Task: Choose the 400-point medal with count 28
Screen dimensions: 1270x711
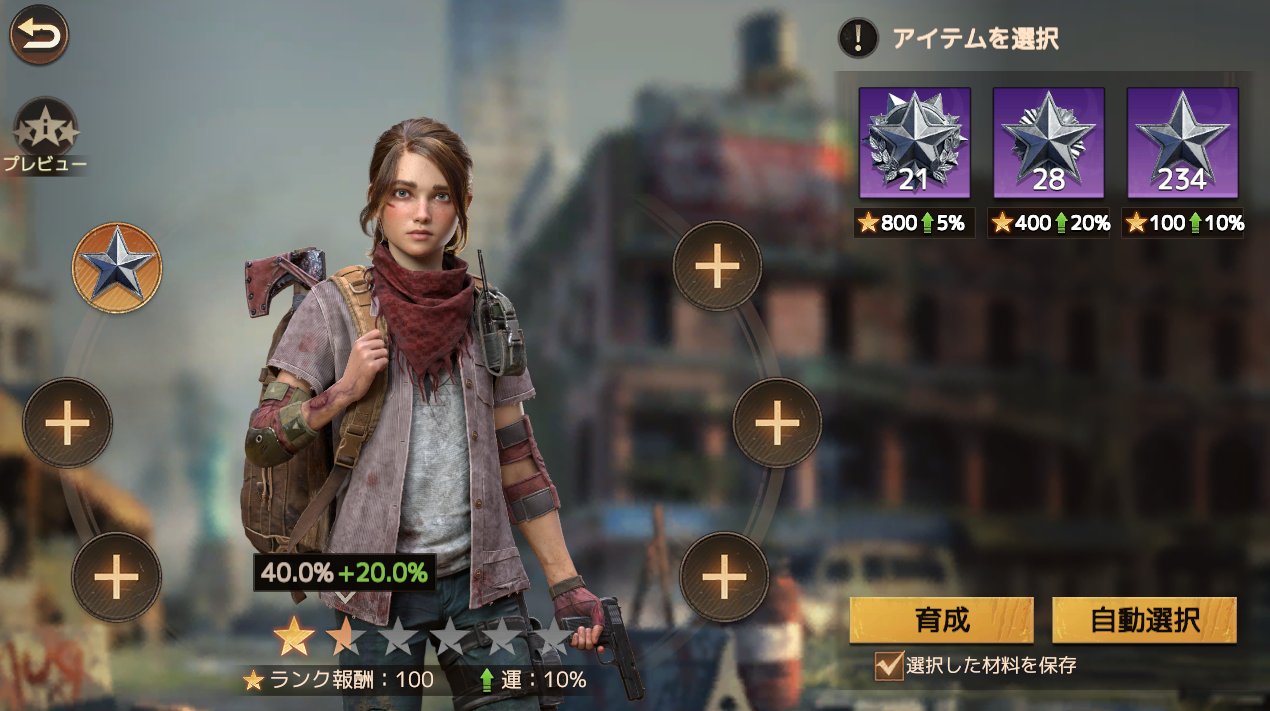Action: [1048, 142]
